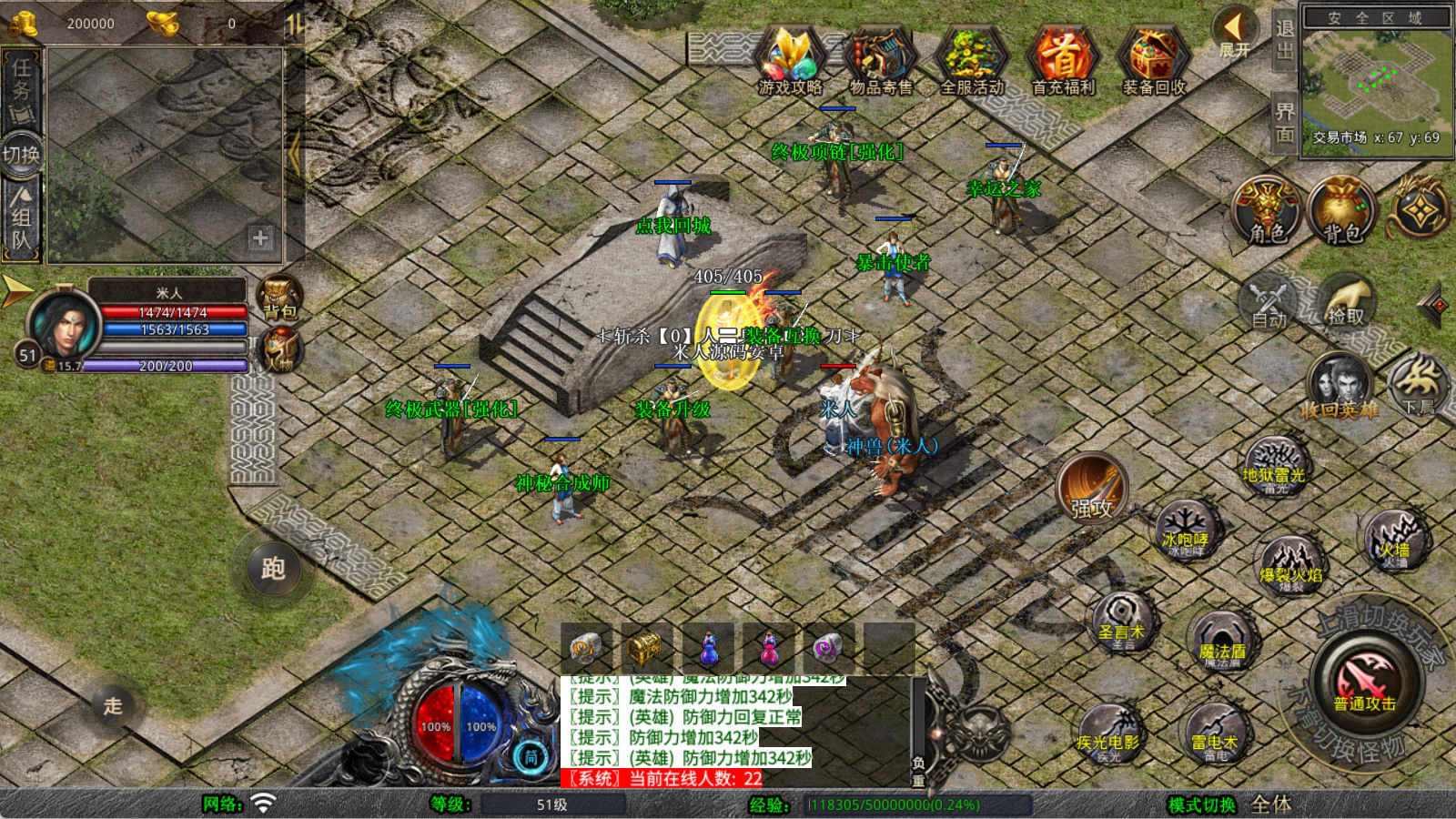
Task: Open the round 背包 bag beside 角色
Action: pyautogui.click(x=1342, y=211)
